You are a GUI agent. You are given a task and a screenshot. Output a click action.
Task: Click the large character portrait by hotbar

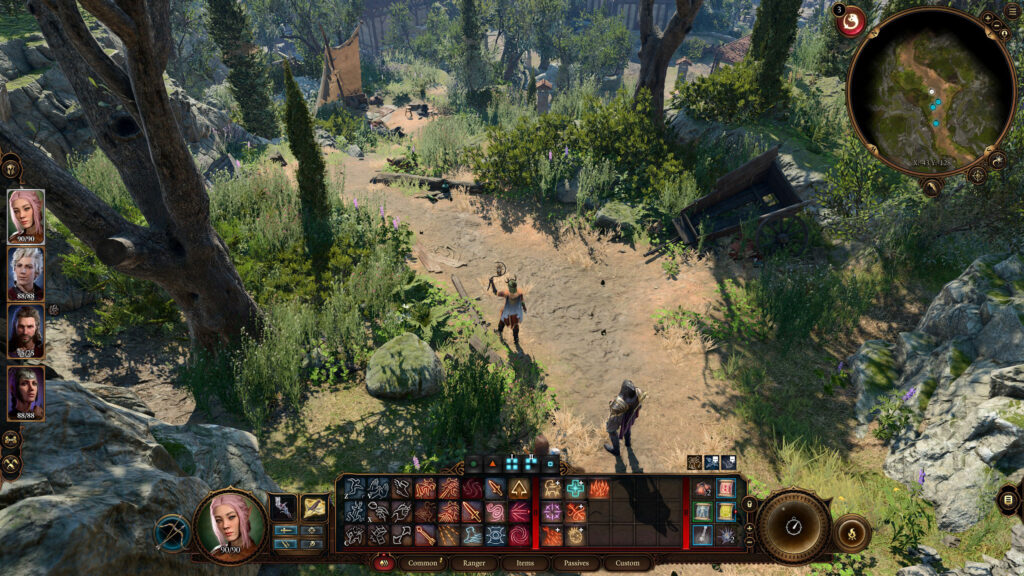coord(230,524)
